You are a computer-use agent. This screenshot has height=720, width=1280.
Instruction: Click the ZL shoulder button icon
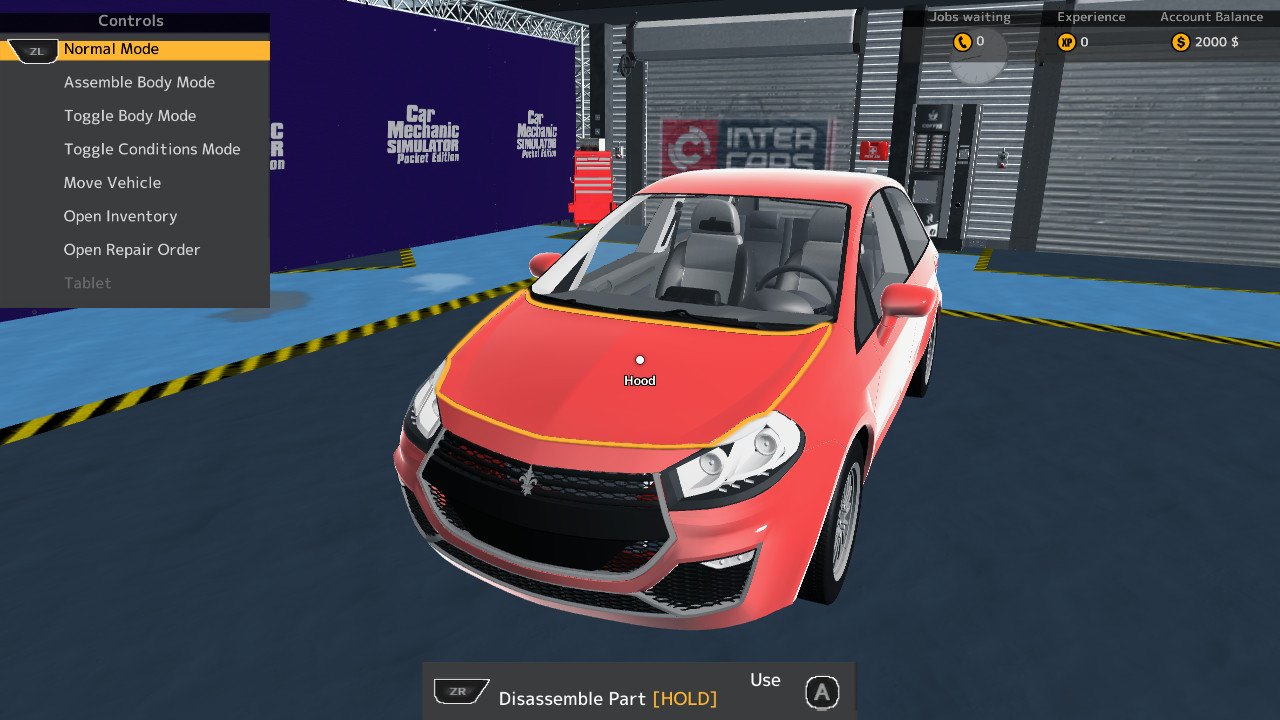pyautogui.click(x=34, y=49)
